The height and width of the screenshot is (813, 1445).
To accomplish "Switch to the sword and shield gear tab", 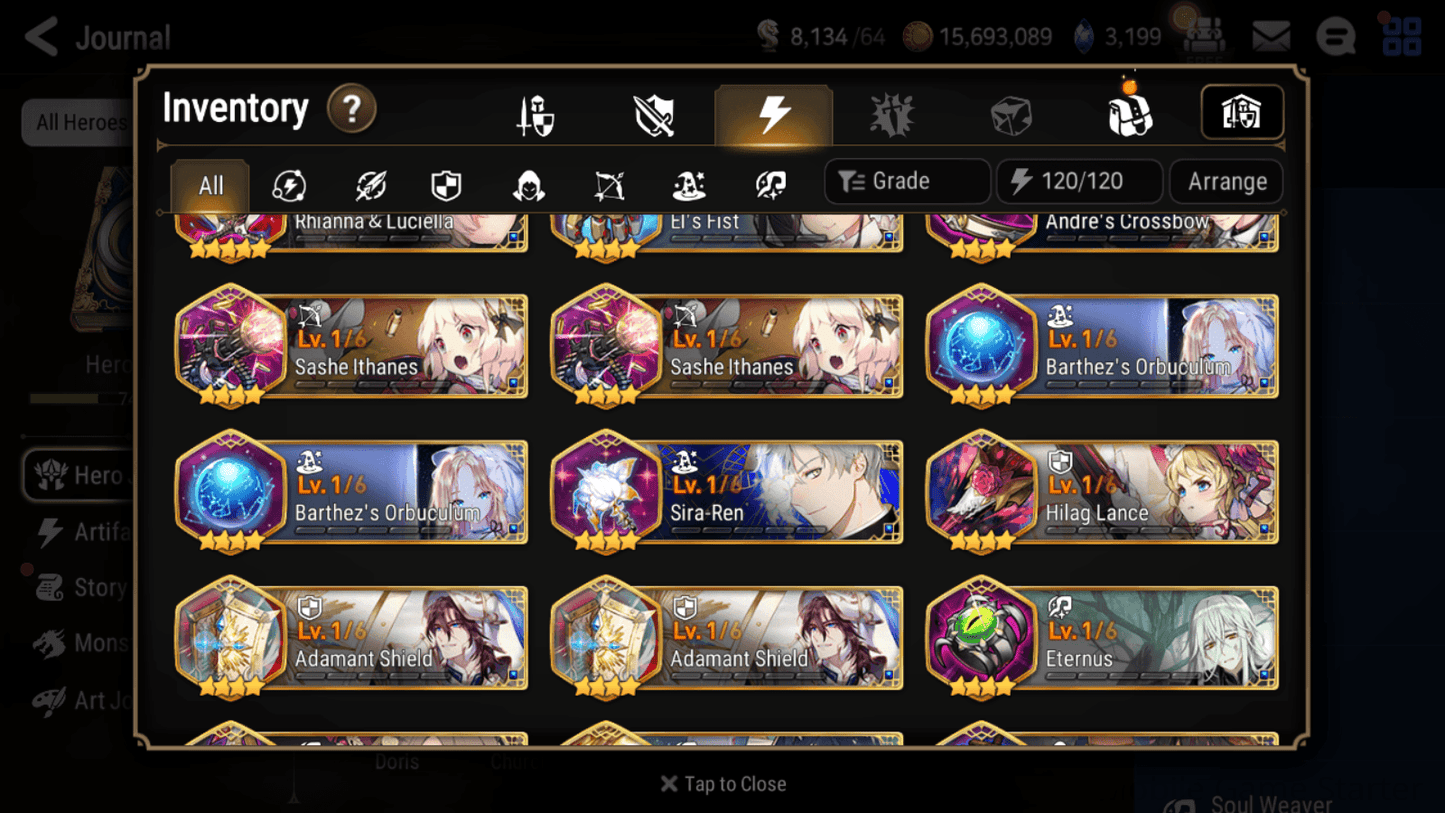I will 655,113.
